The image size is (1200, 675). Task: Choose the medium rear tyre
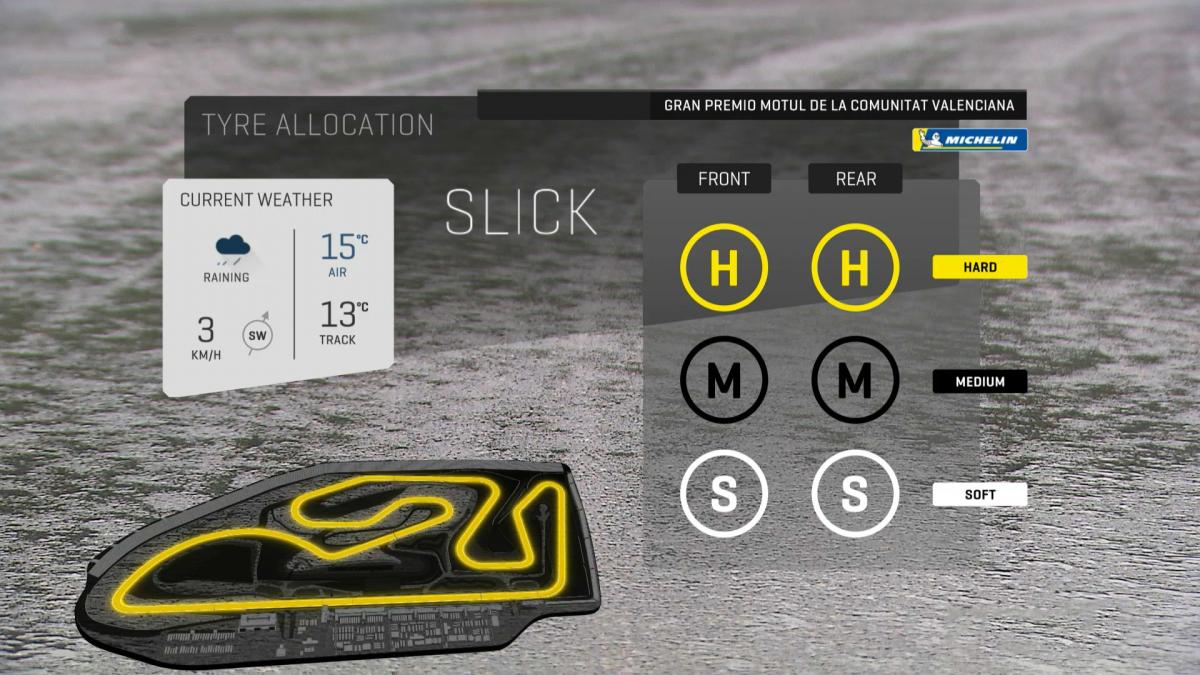pyautogui.click(x=855, y=380)
